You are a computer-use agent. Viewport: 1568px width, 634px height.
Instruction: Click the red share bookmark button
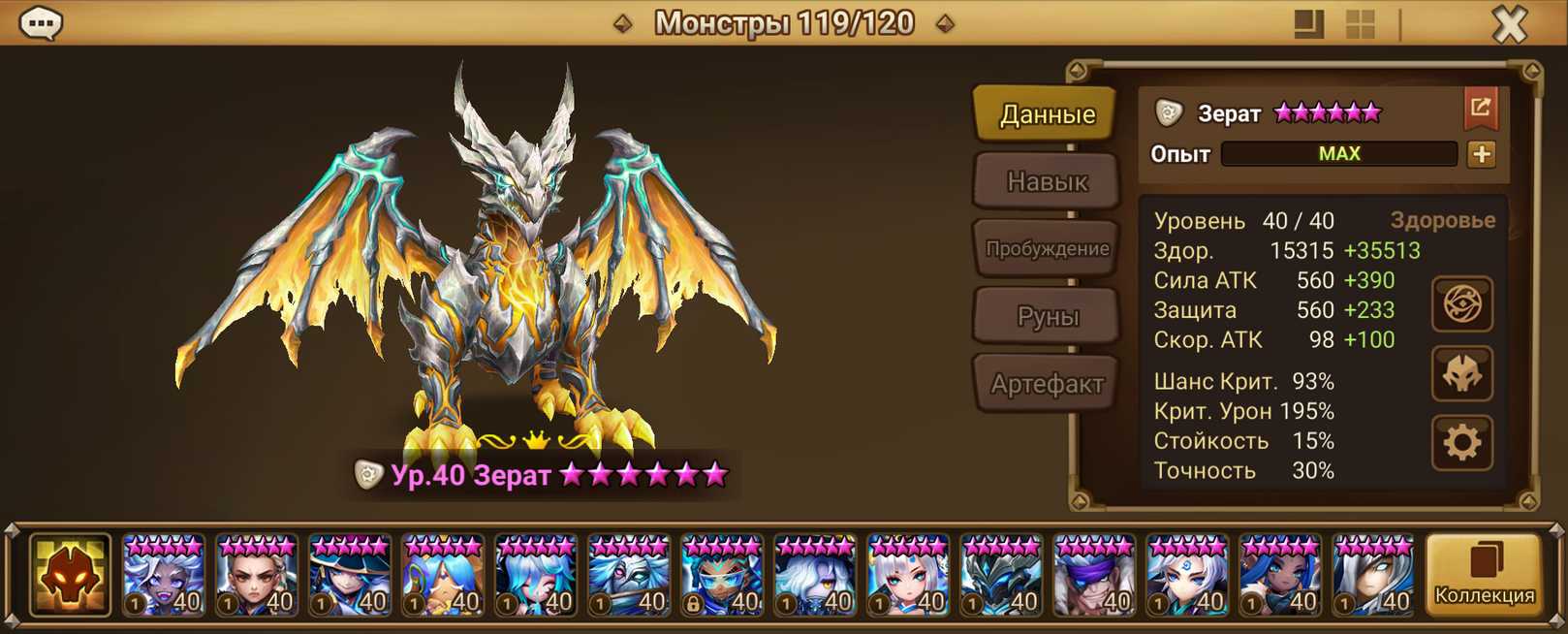click(x=1480, y=109)
